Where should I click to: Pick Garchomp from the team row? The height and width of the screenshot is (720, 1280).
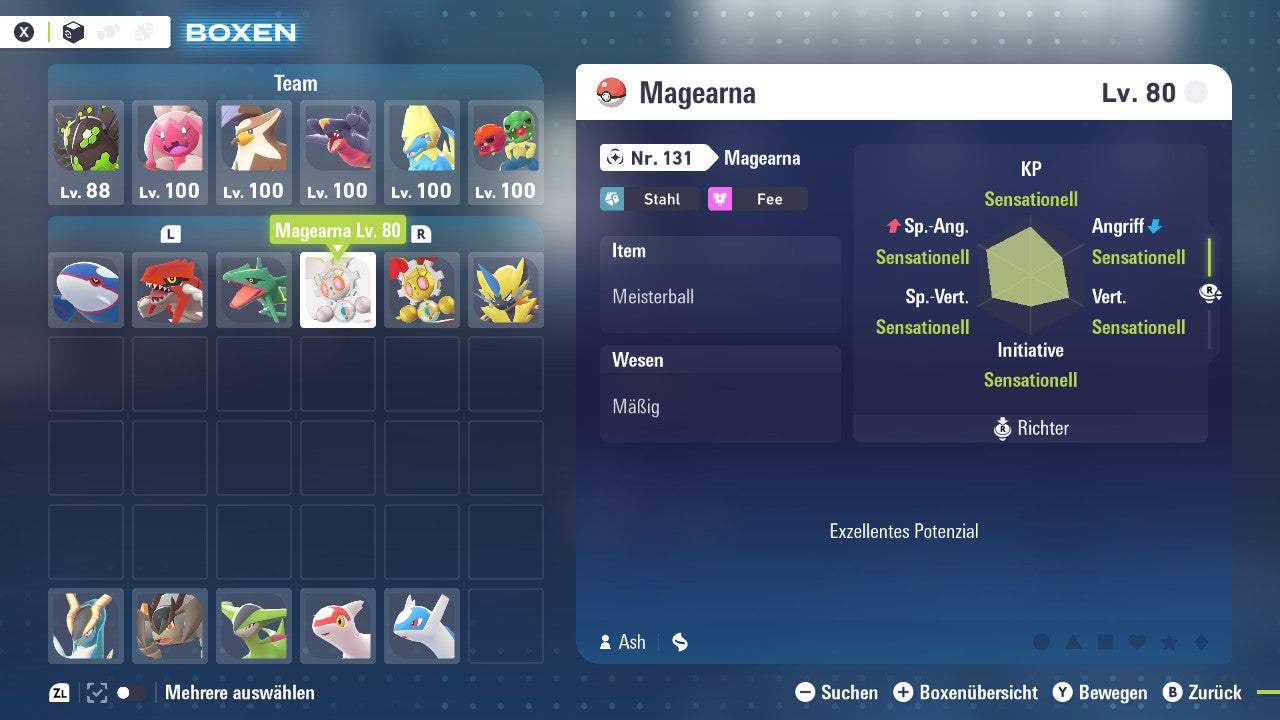point(338,152)
